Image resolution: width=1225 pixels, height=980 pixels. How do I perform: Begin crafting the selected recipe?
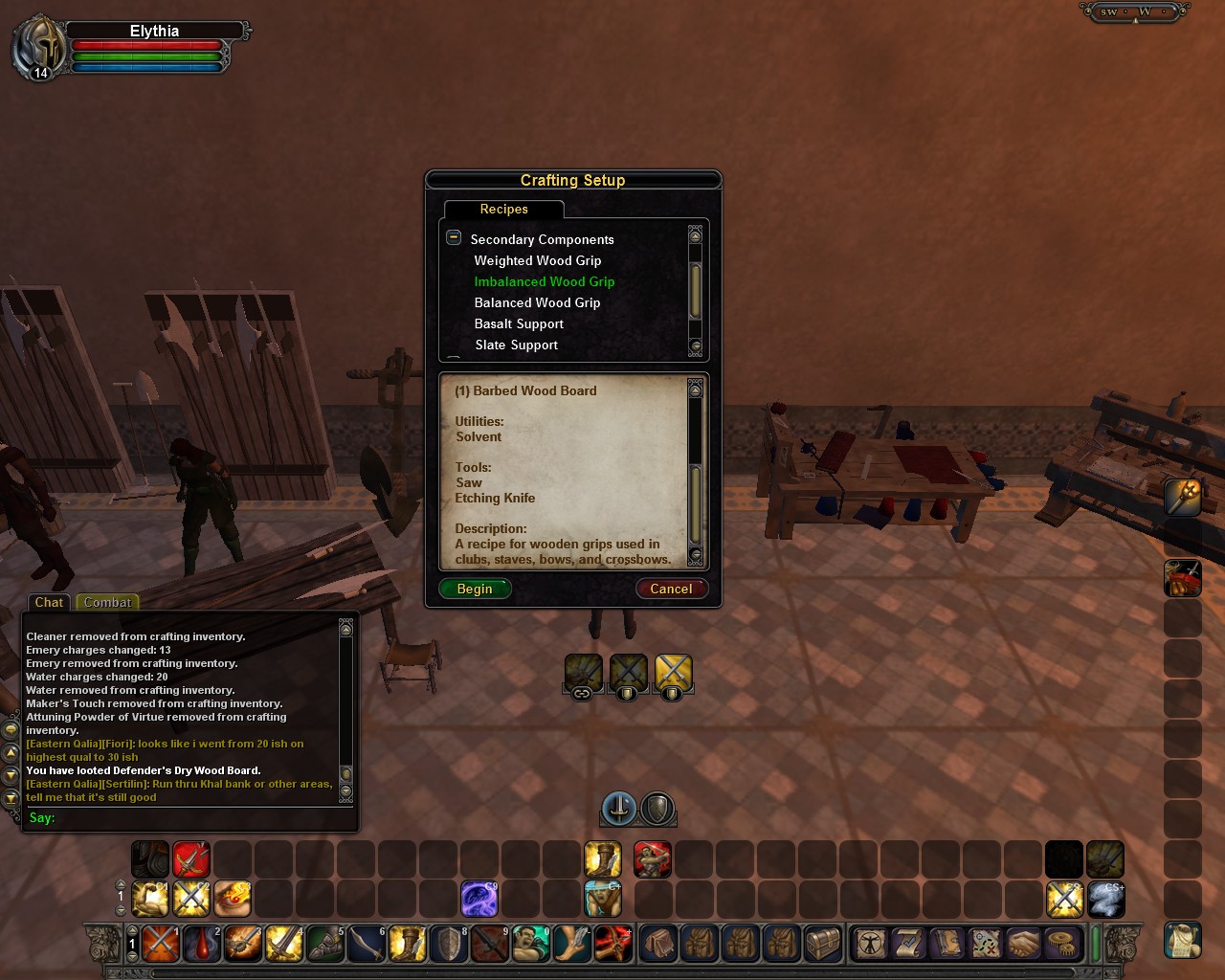tap(475, 589)
